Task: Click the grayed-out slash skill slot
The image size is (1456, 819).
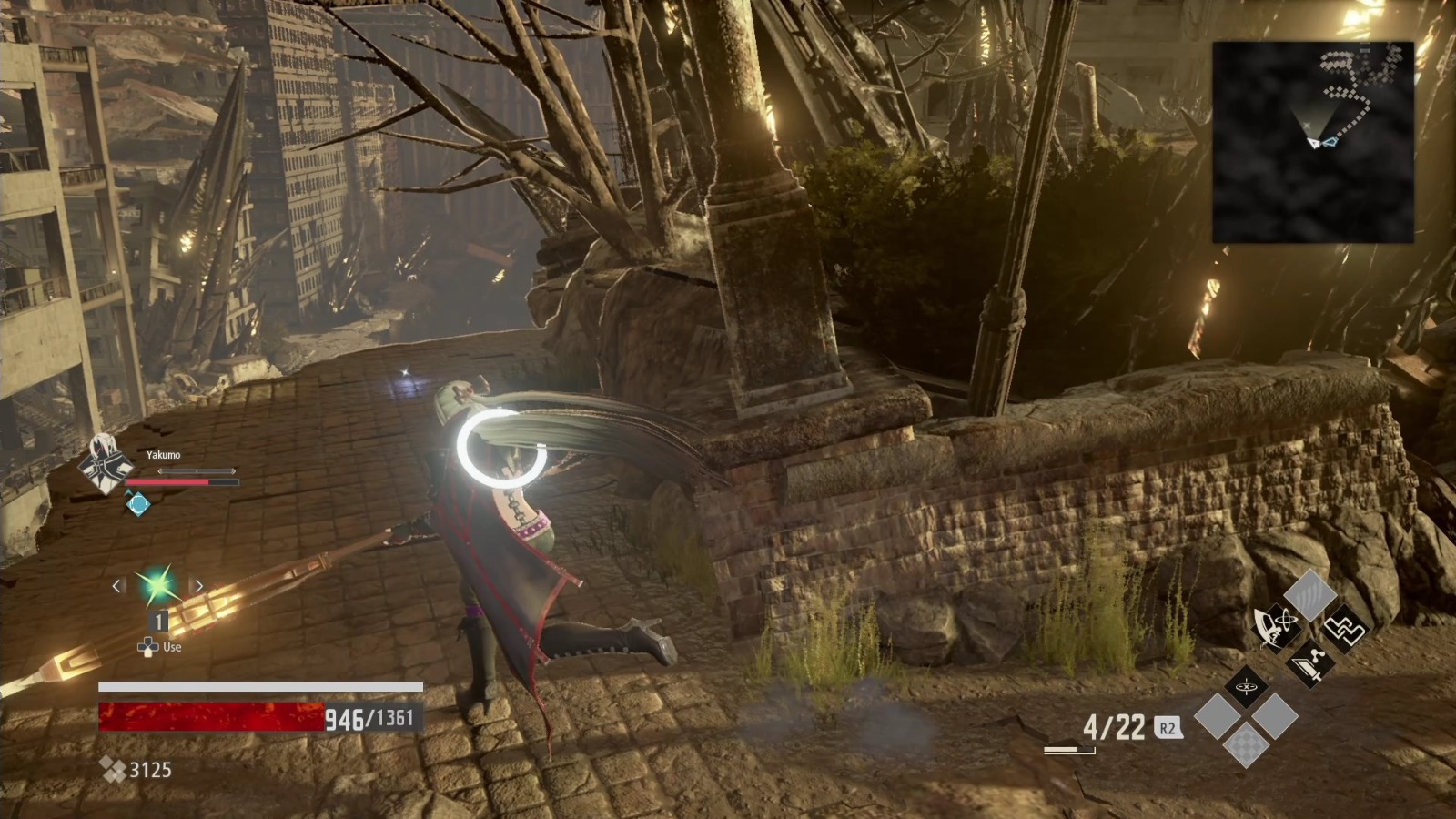Action: pyautogui.click(x=1309, y=594)
